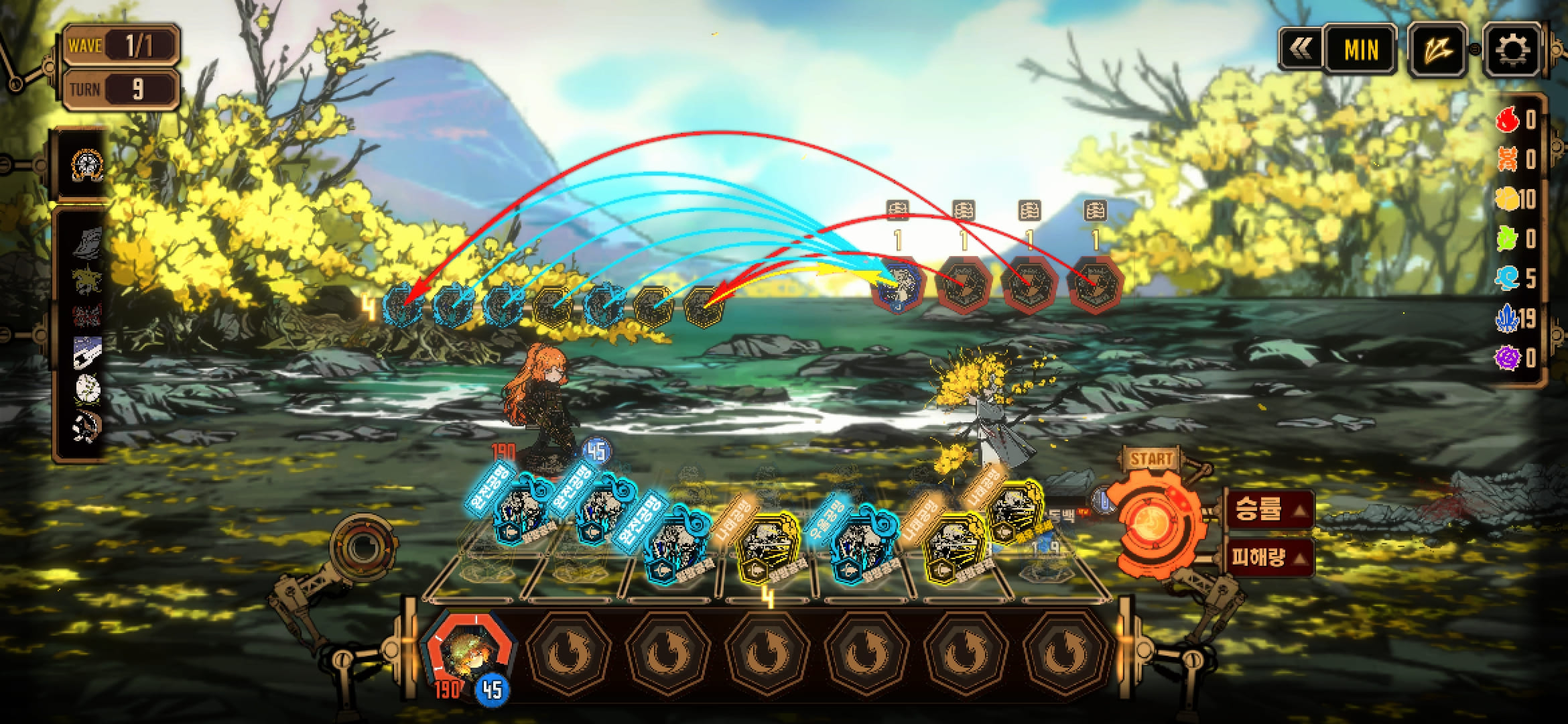Inspect the gray stone slab gift icon
The height and width of the screenshot is (724, 1568).
tap(88, 243)
